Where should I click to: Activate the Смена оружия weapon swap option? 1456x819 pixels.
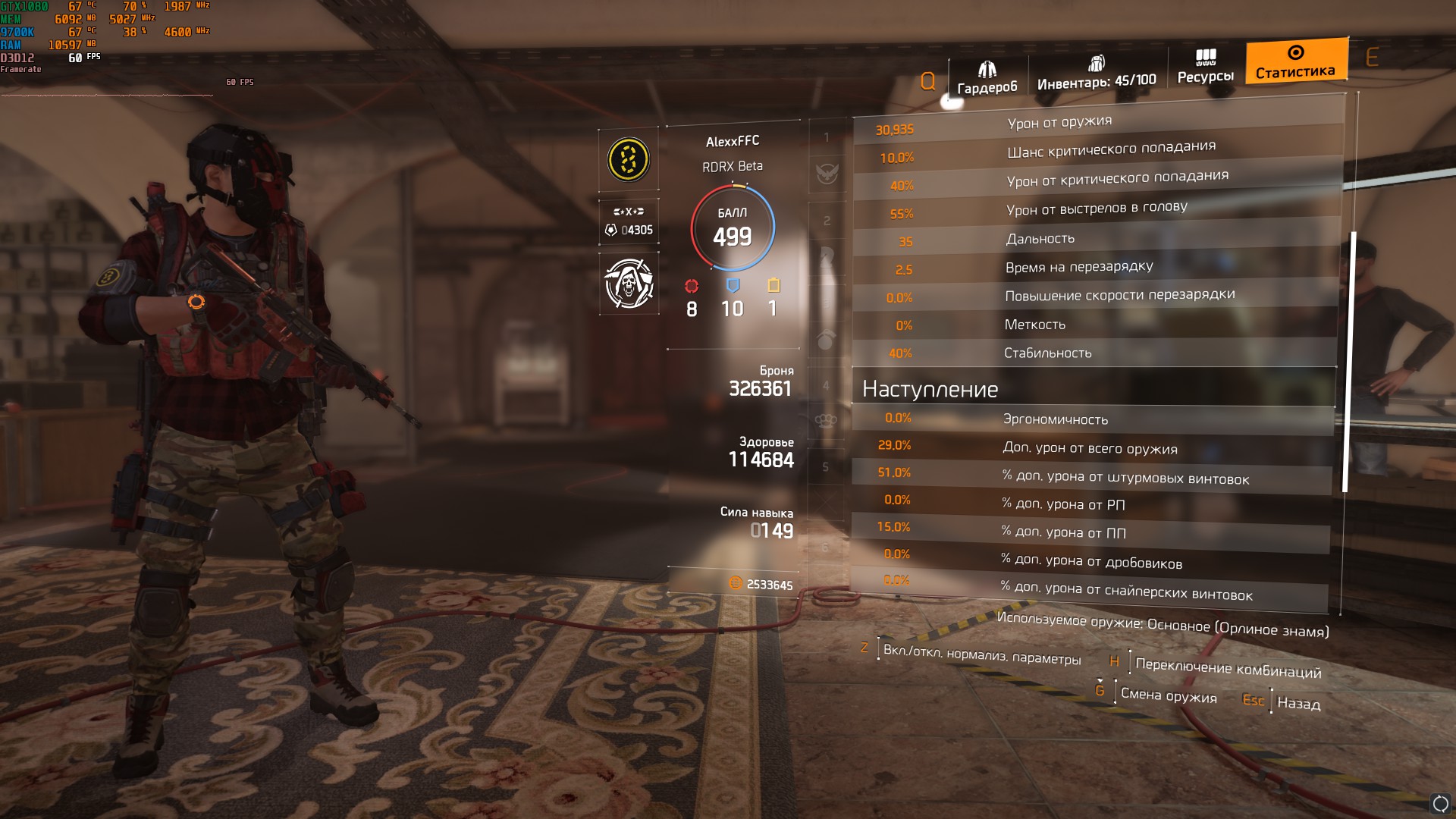point(1168,695)
